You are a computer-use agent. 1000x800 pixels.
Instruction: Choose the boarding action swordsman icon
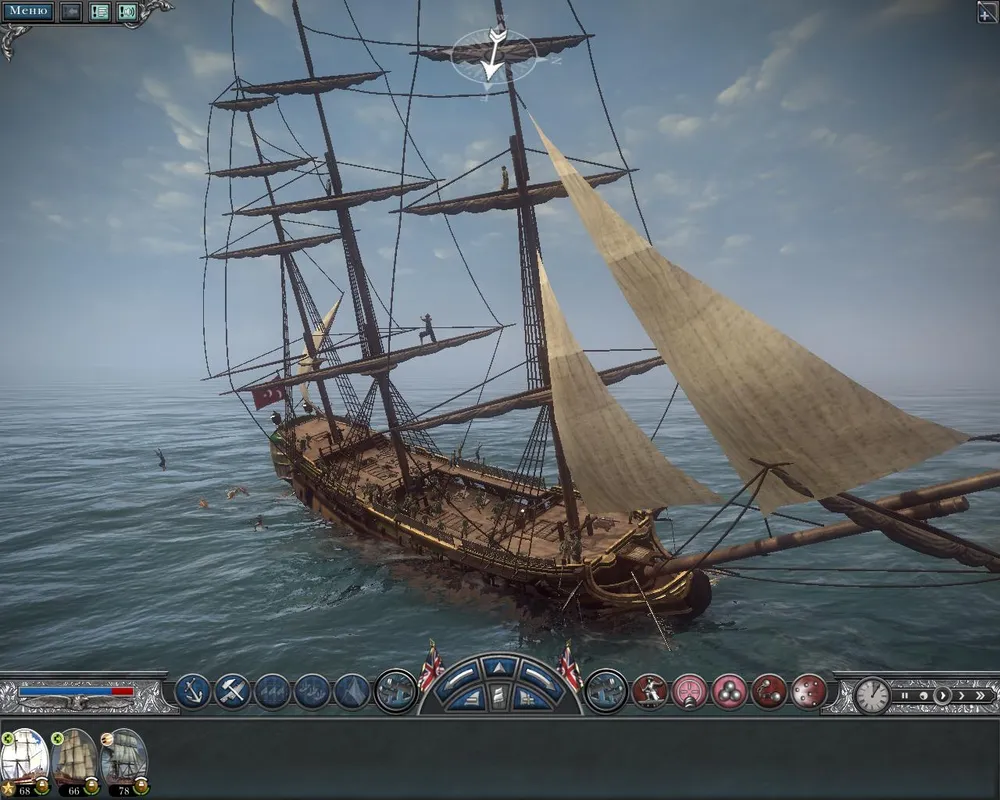click(x=649, y=691)
